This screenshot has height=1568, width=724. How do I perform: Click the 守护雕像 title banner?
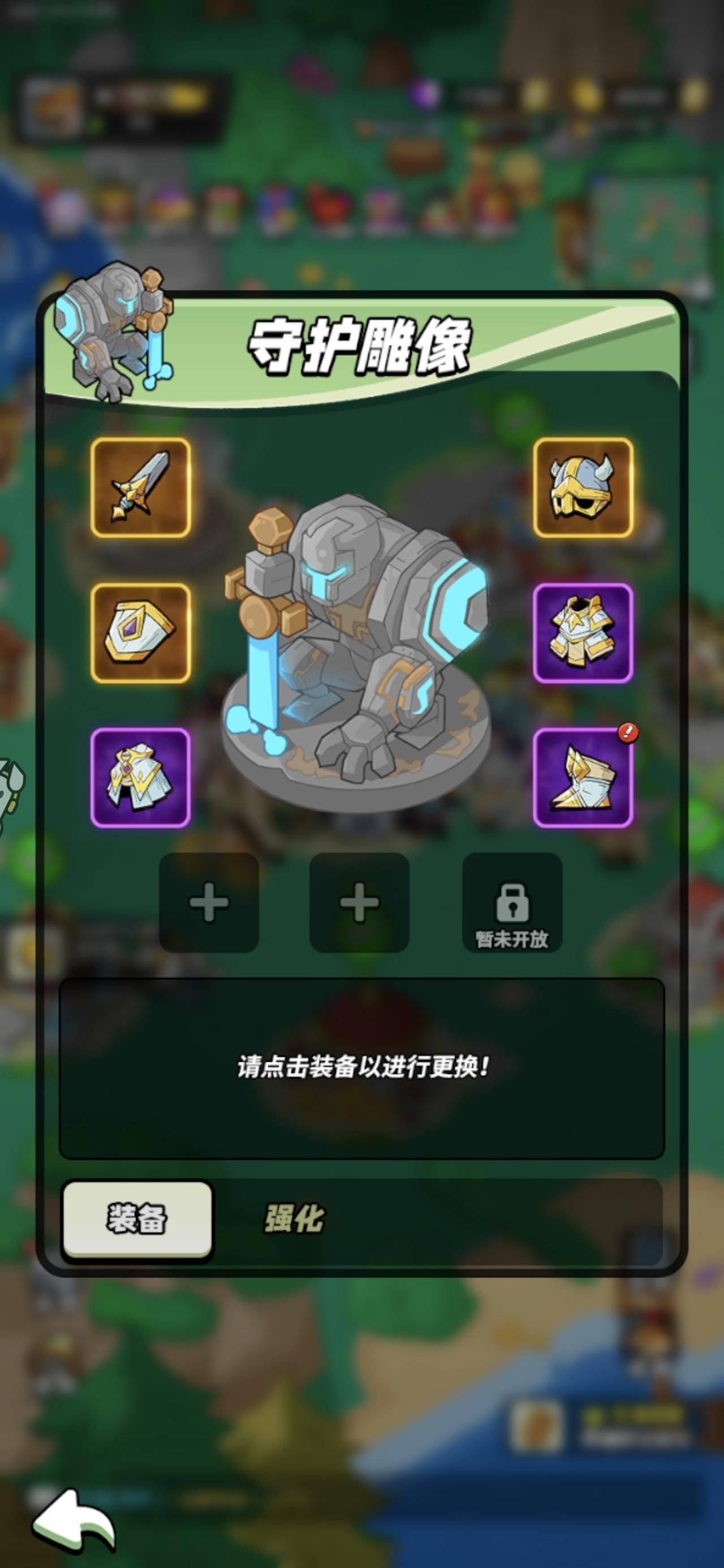tap(361, 346)
